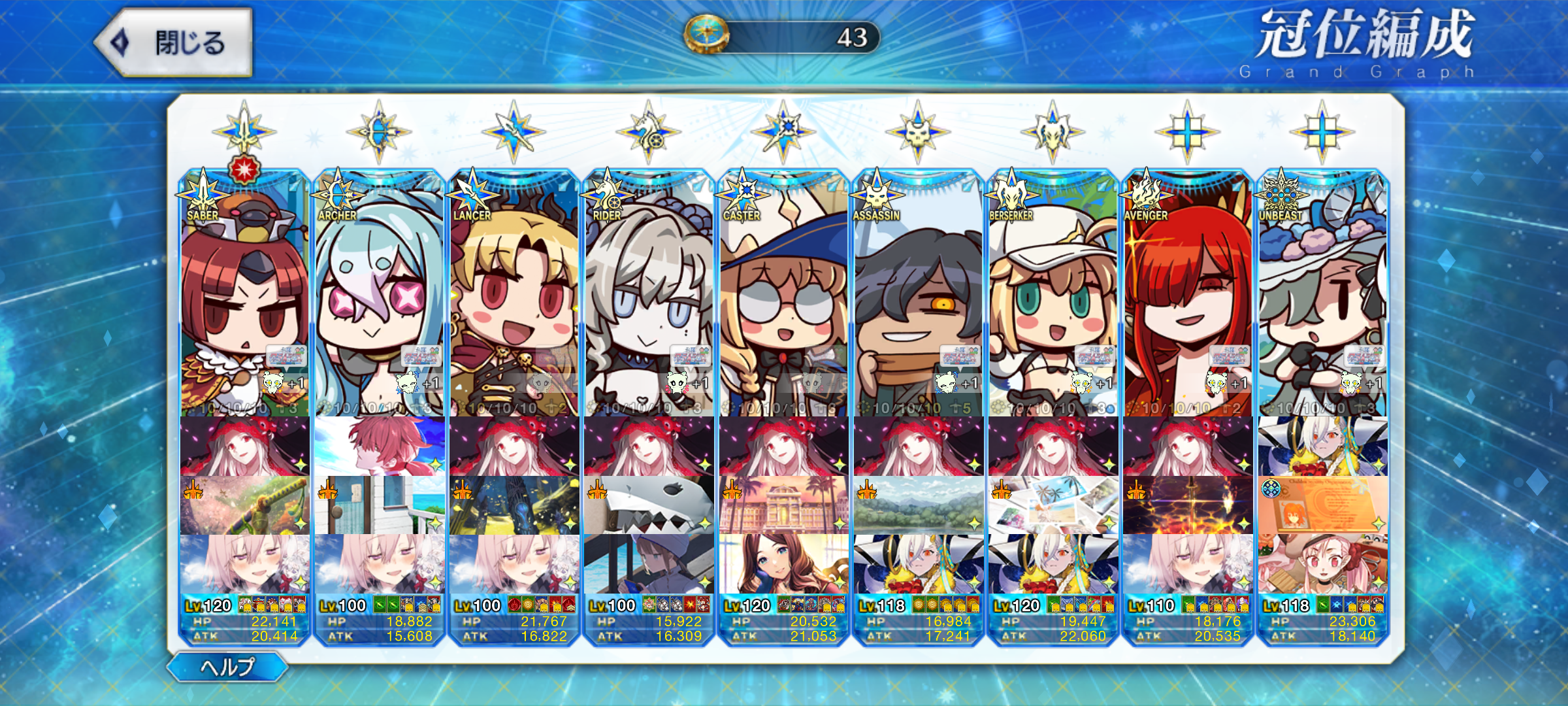1568x706 pixels.
Task: Select the Lancer servant card
Action: (x=514, y=294)
